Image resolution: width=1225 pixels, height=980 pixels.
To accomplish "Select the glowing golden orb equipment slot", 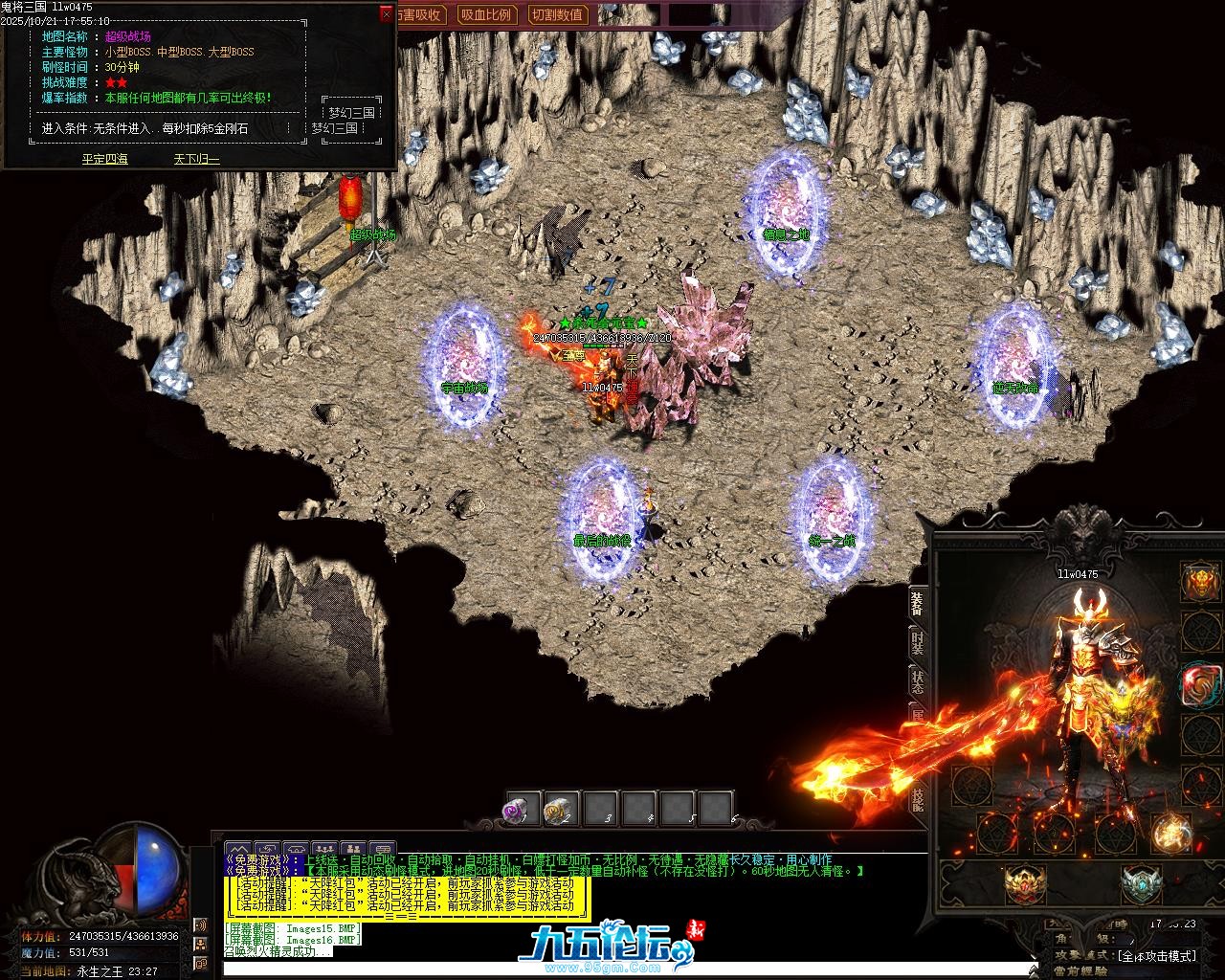I will (x=1170, y=832).
